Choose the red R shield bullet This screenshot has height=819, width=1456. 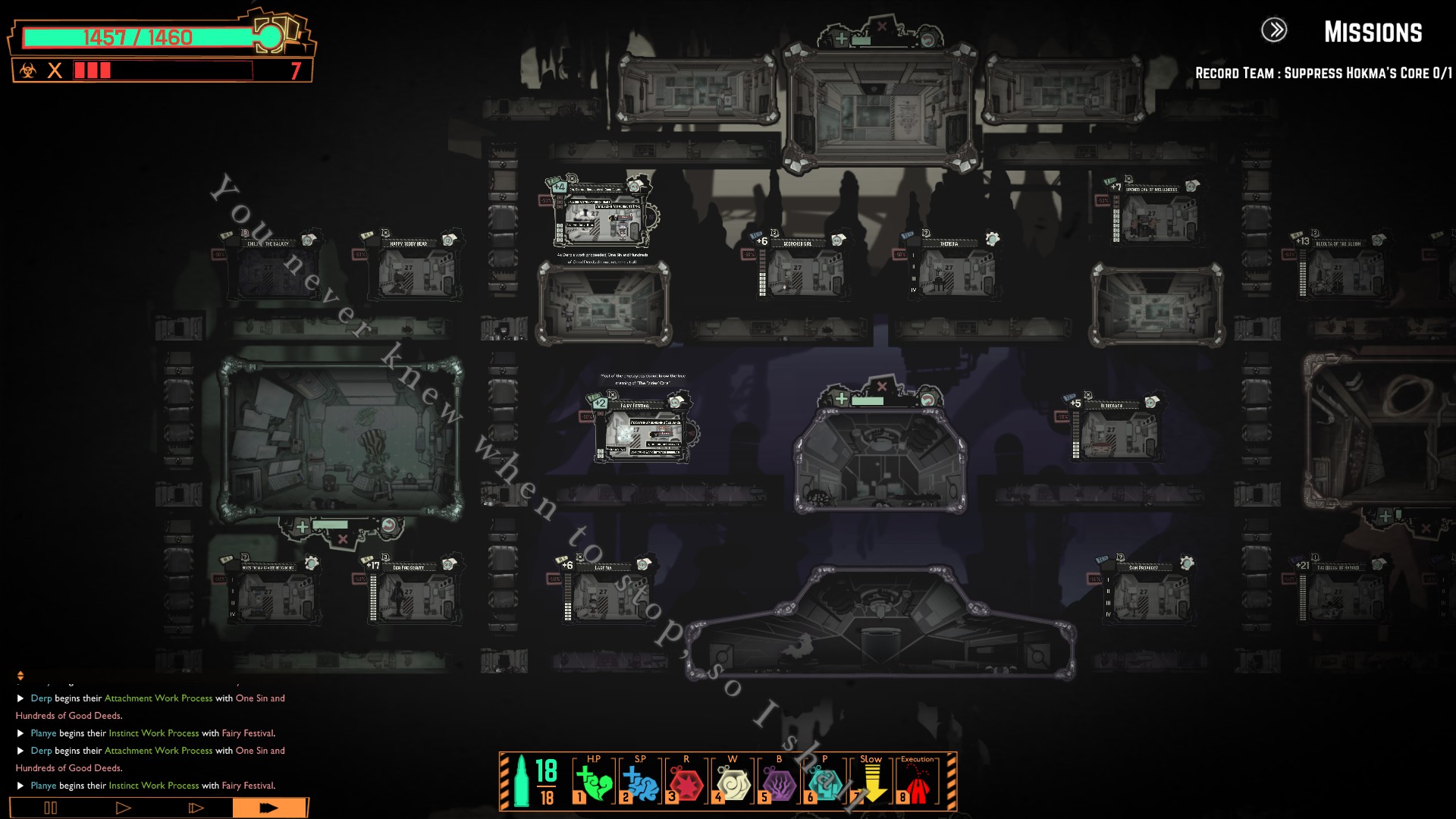coord(686,783)
